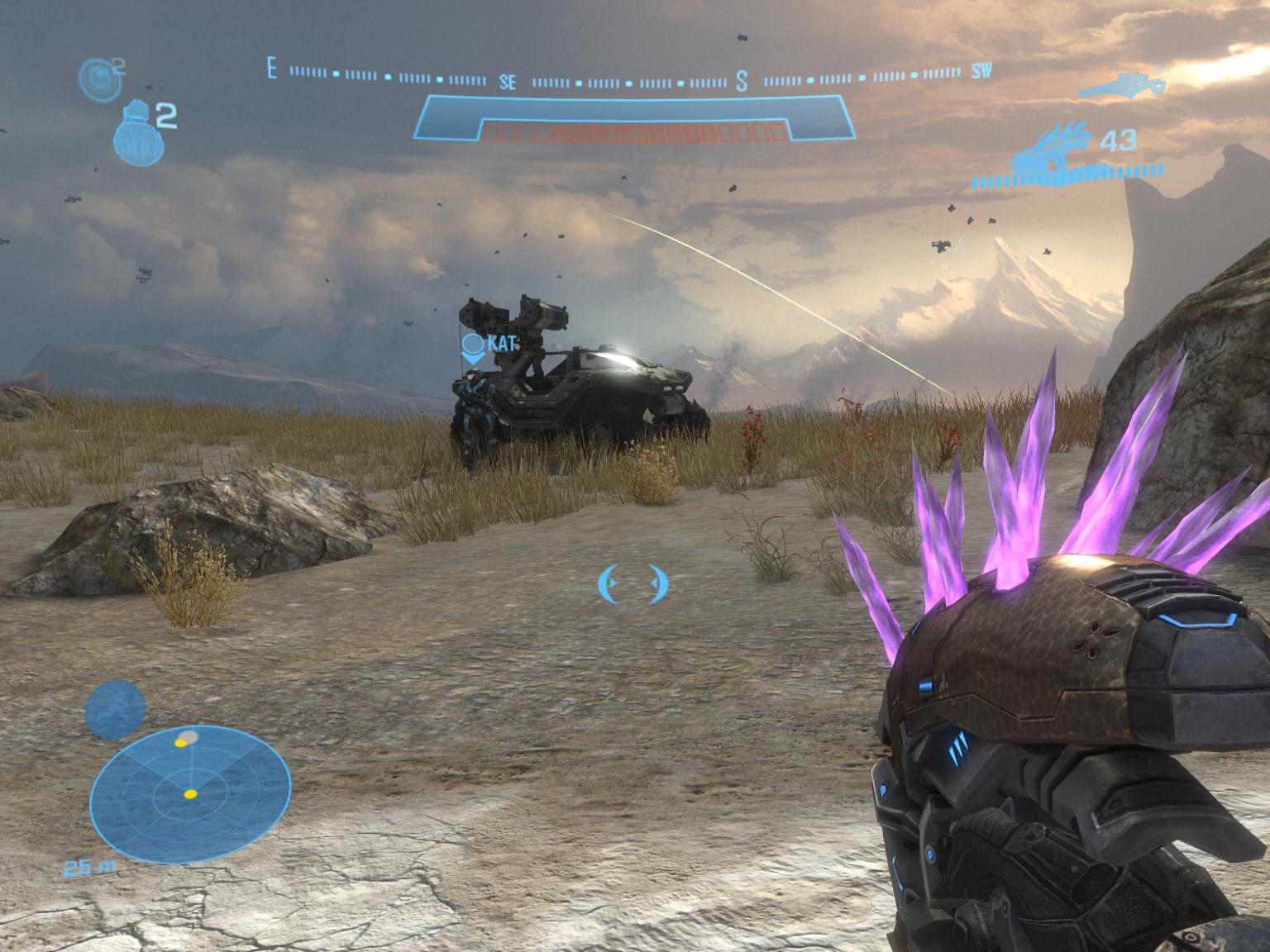This screenshot has height=952, width=1270.
Task: Activate the armor ability icon above the radar
Action: coord(115,710)
